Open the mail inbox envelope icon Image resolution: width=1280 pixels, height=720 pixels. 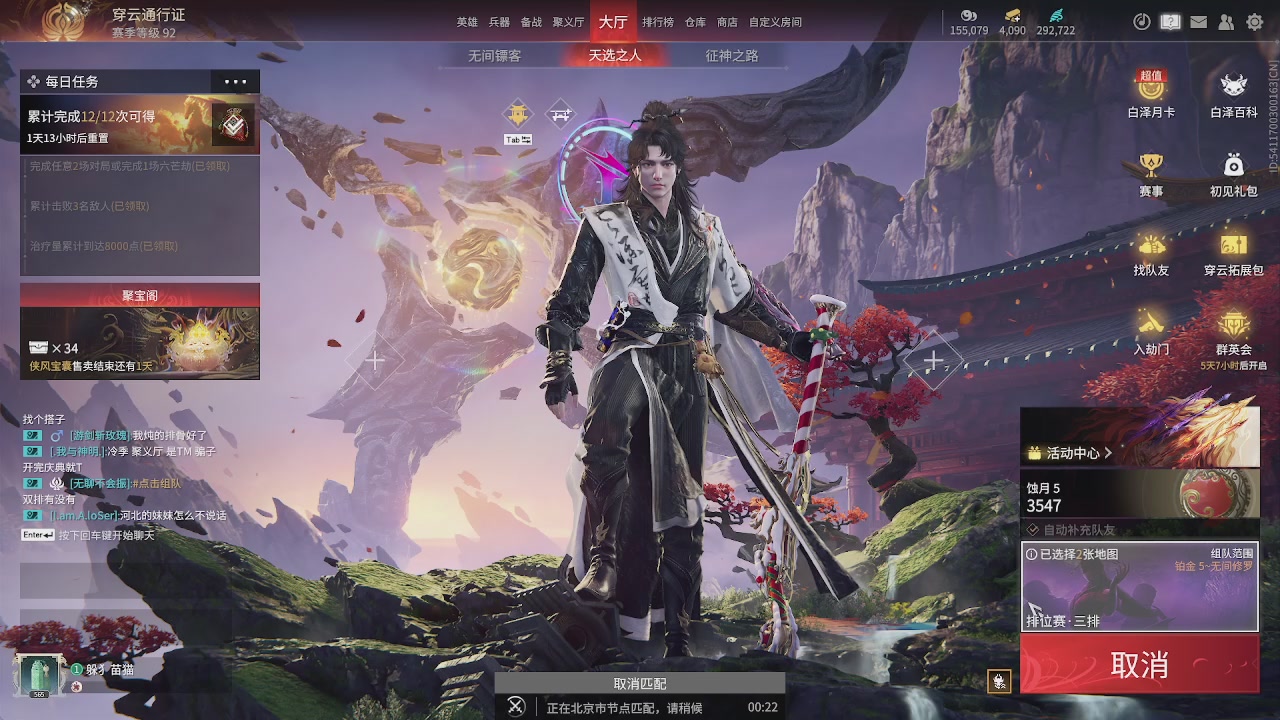(1198, 21)
